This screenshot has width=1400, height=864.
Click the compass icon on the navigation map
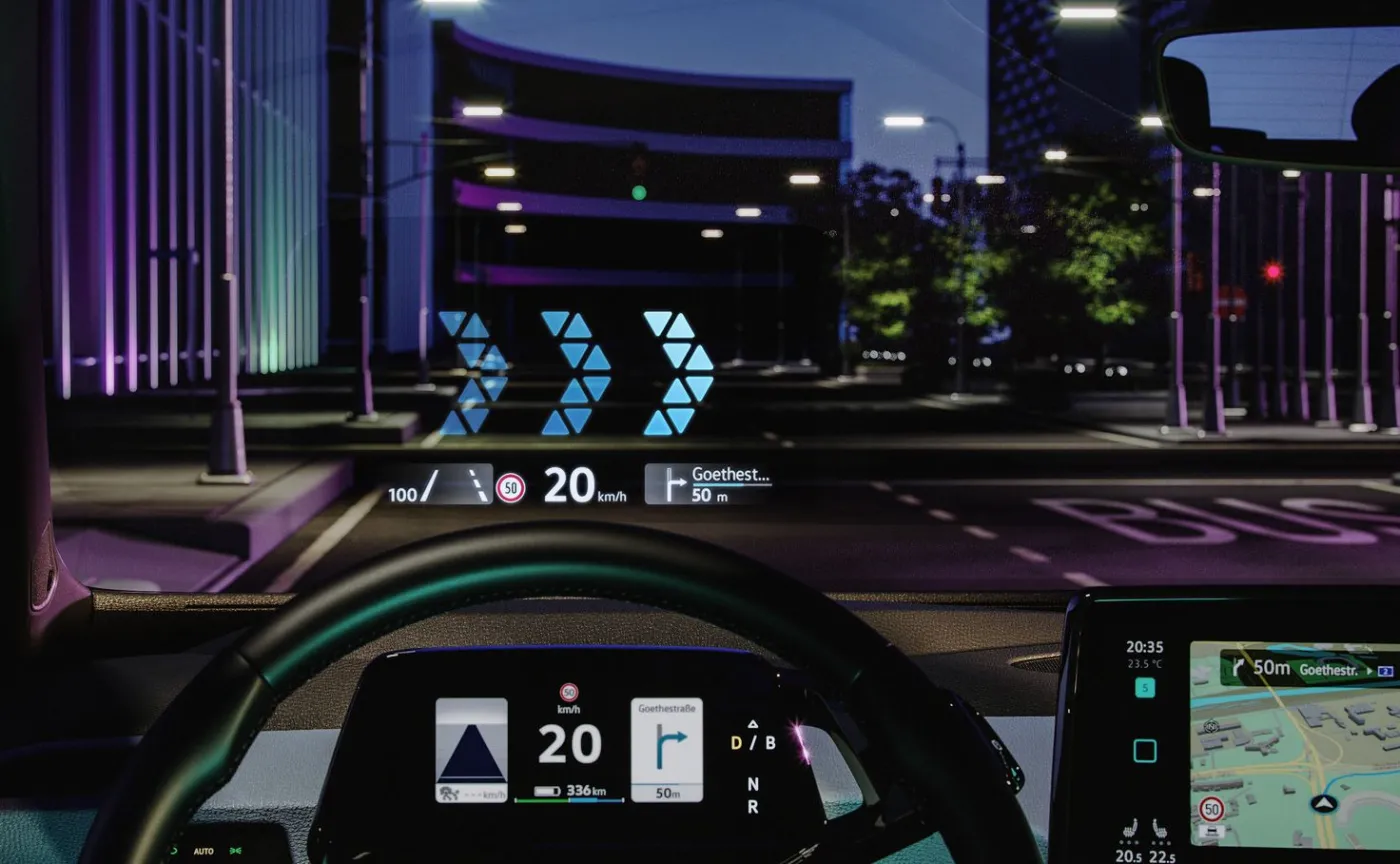coord(1213,727)
